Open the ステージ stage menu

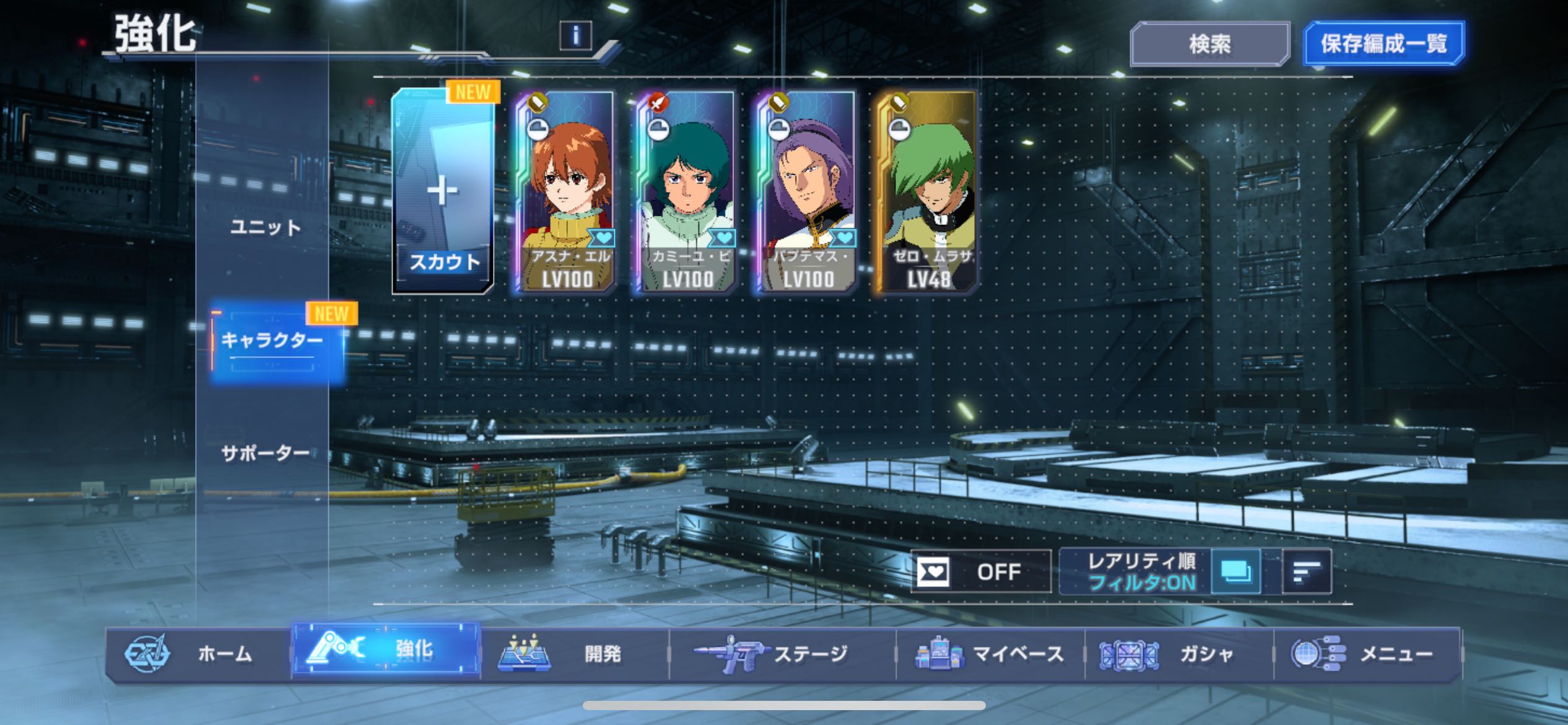[782, 654]
